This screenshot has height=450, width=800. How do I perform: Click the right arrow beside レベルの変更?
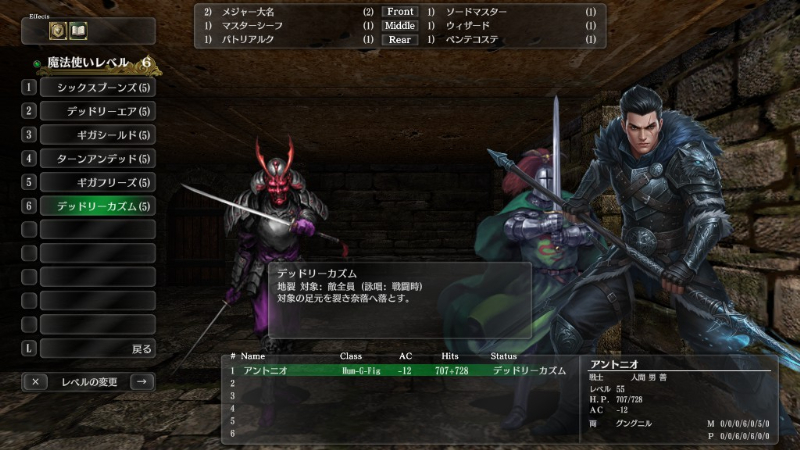click(141, 381)
